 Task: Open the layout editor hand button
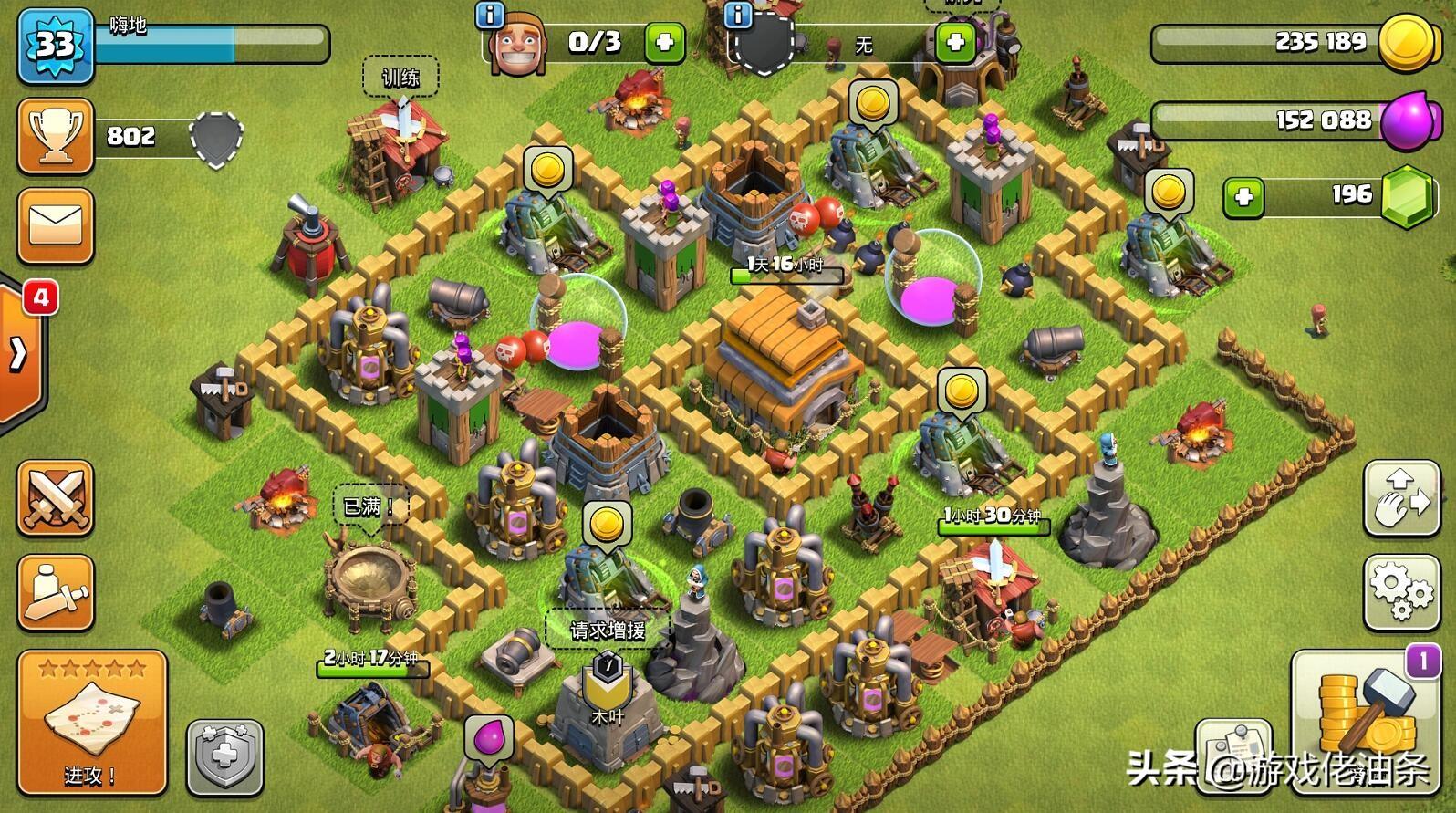pos(1401,498)
